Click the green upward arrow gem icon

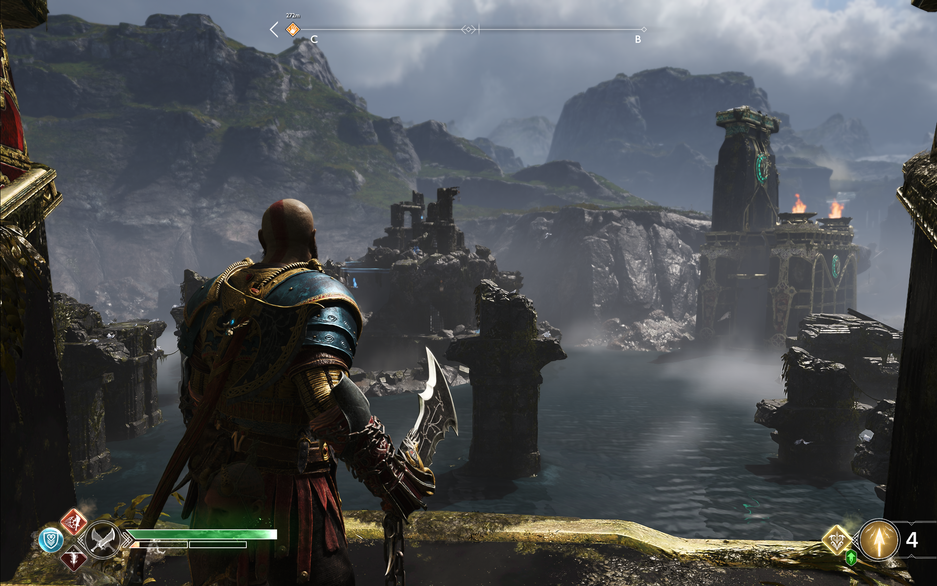coord(851,558)
